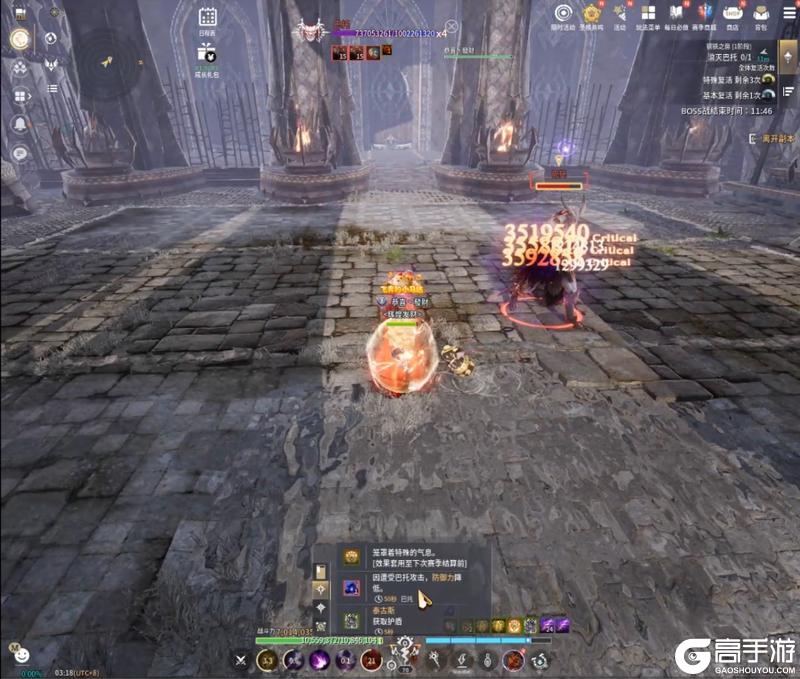Close the boss target frame
Viewport: 800px width, 679px height.
click(451, 27)
